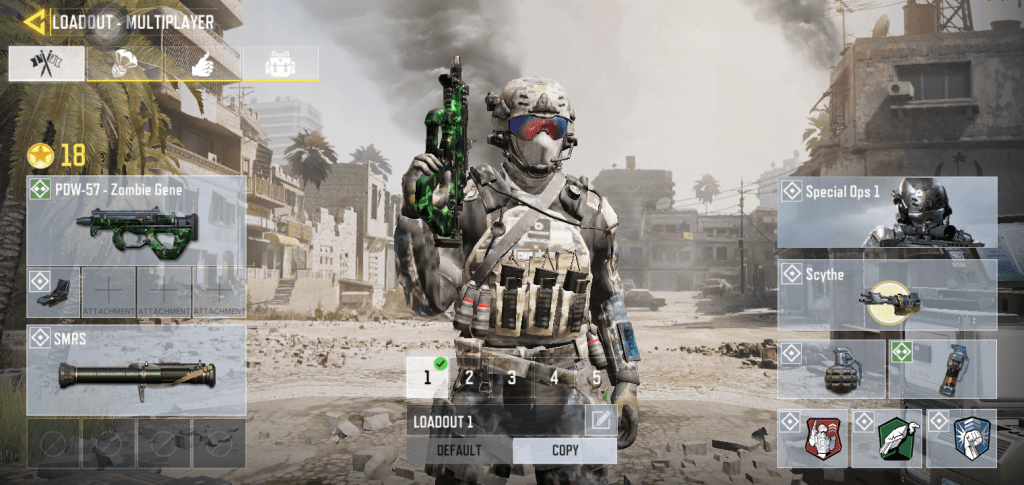The image size is (1024, 485).
Task: Switch to loadout slot 4
Action: 554,378
